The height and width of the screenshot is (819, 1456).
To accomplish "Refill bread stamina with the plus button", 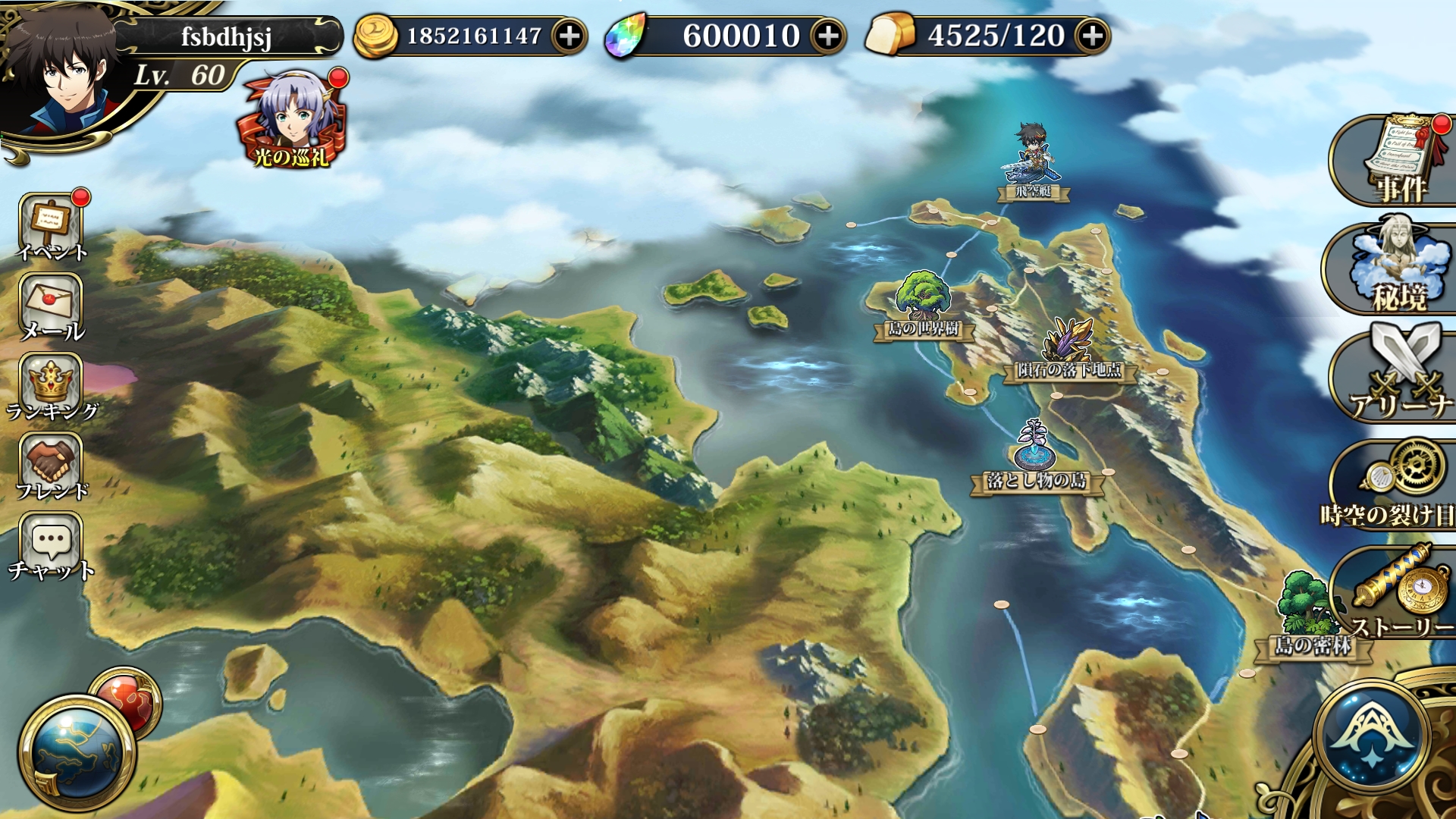I will 1092,36.
